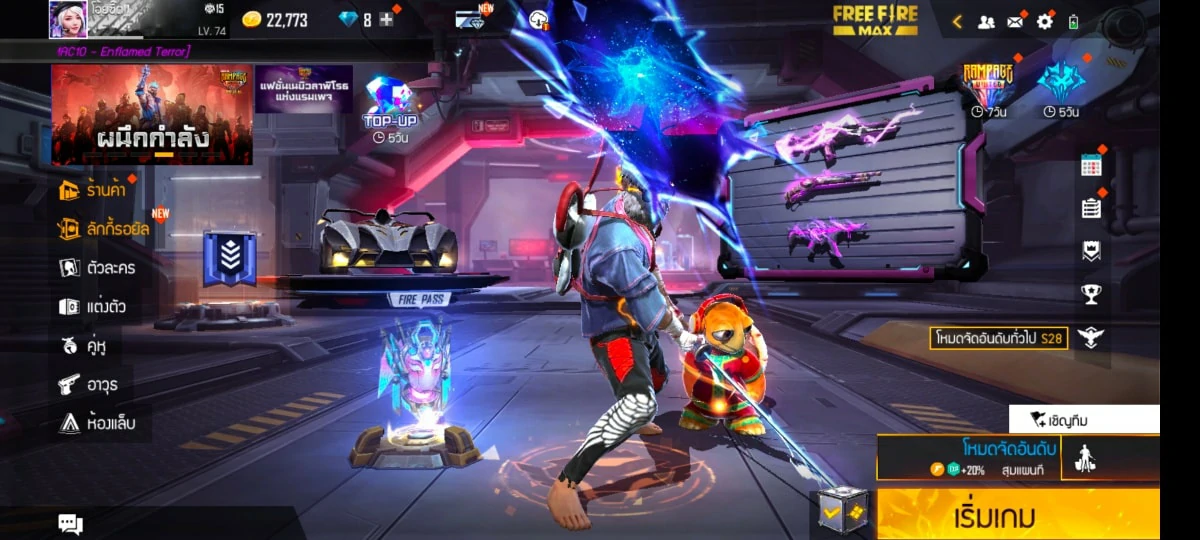Screen dimensions: 1200x540
Task: Open the ตัวละคร character menu
Action: pyautogui.click(x=97, y=268)
